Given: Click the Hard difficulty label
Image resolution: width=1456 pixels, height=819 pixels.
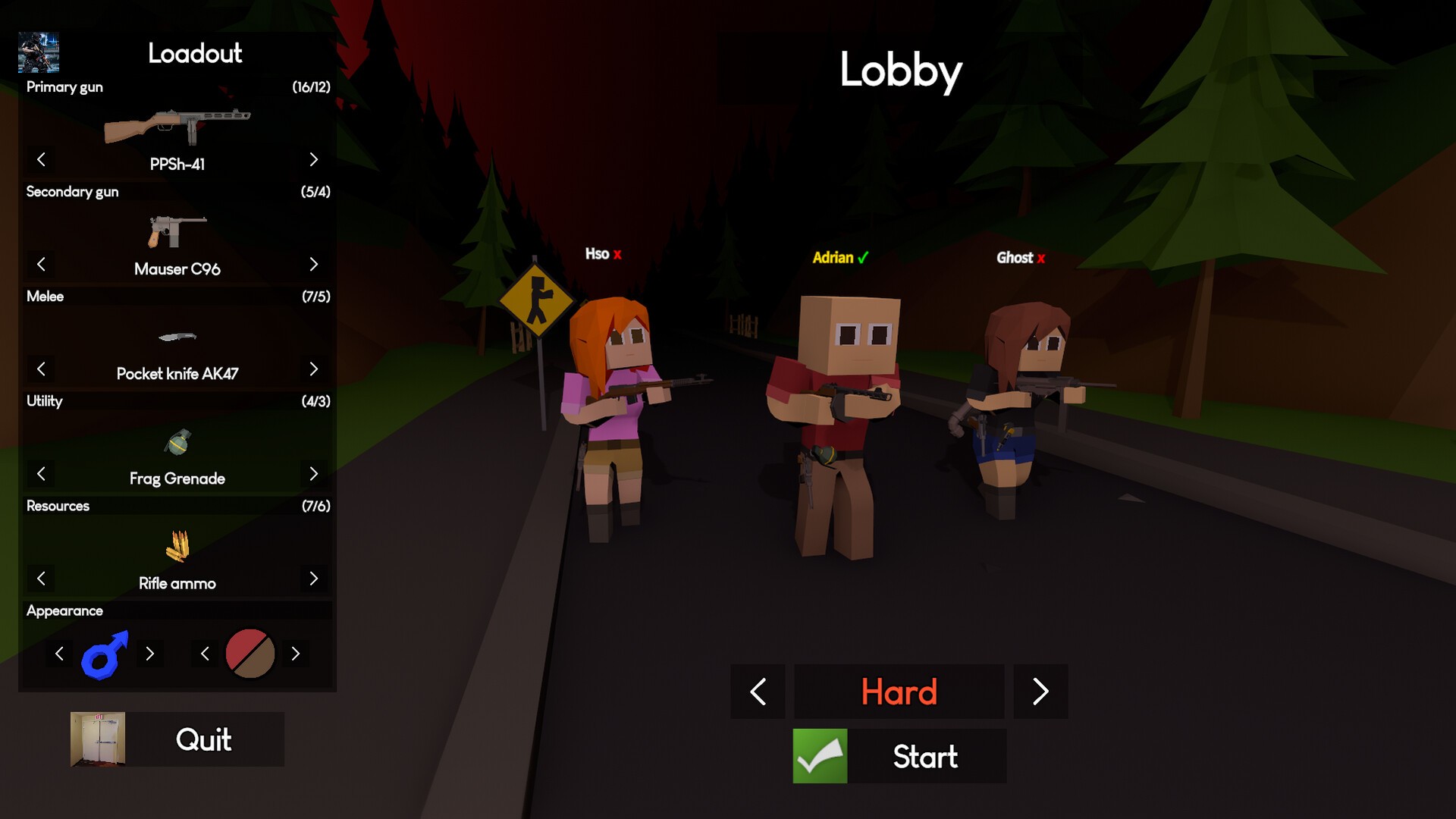Looking at the screenshot, I should click(899, 691).
